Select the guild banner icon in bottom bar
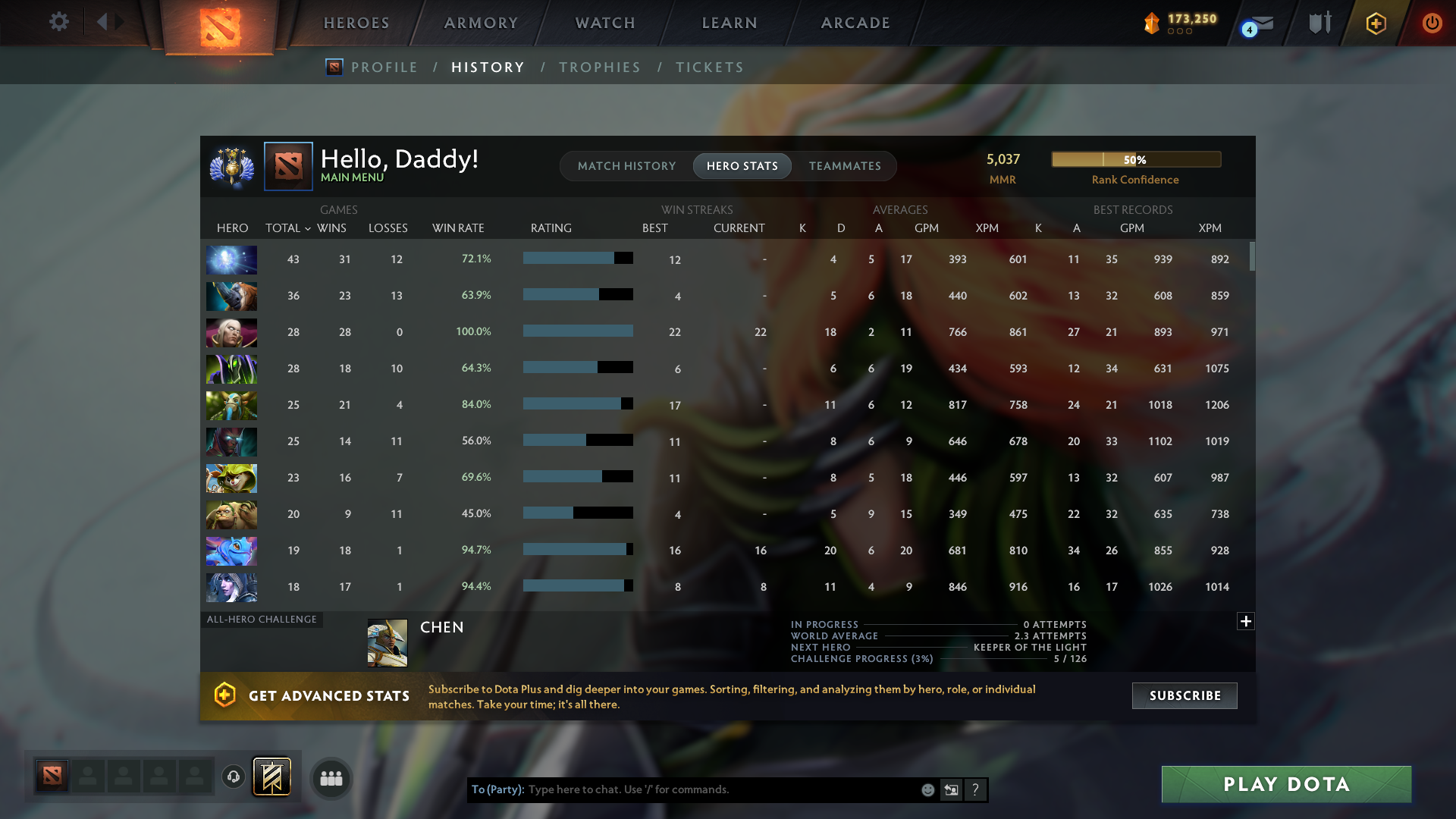1456x819 pixels. tap(271, 777)
